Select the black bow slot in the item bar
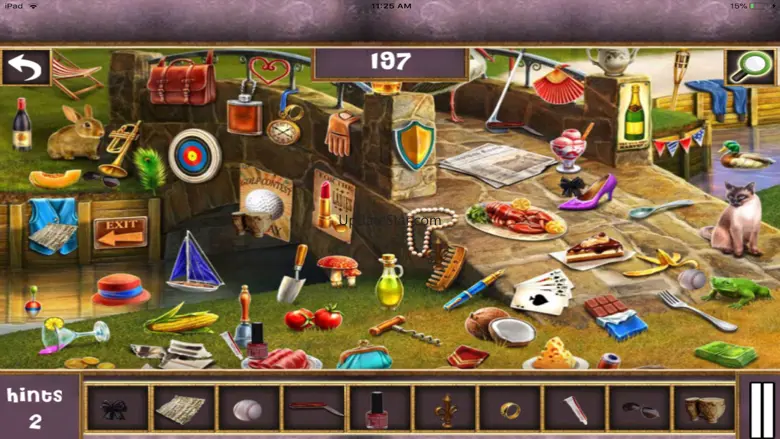780x439 pixels. tap(117, 409)
